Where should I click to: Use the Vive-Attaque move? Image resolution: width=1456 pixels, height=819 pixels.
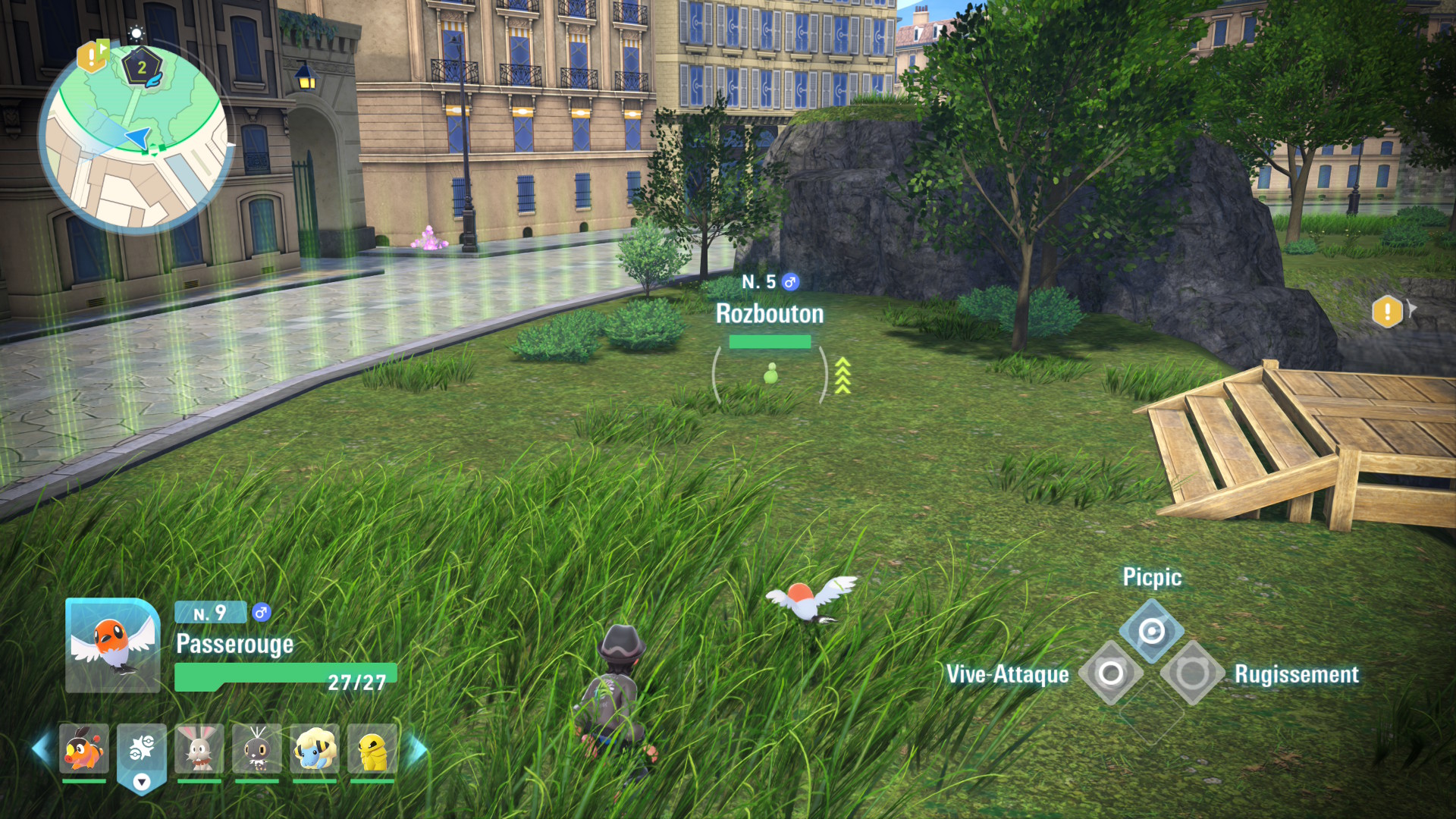coord(1111,673)
